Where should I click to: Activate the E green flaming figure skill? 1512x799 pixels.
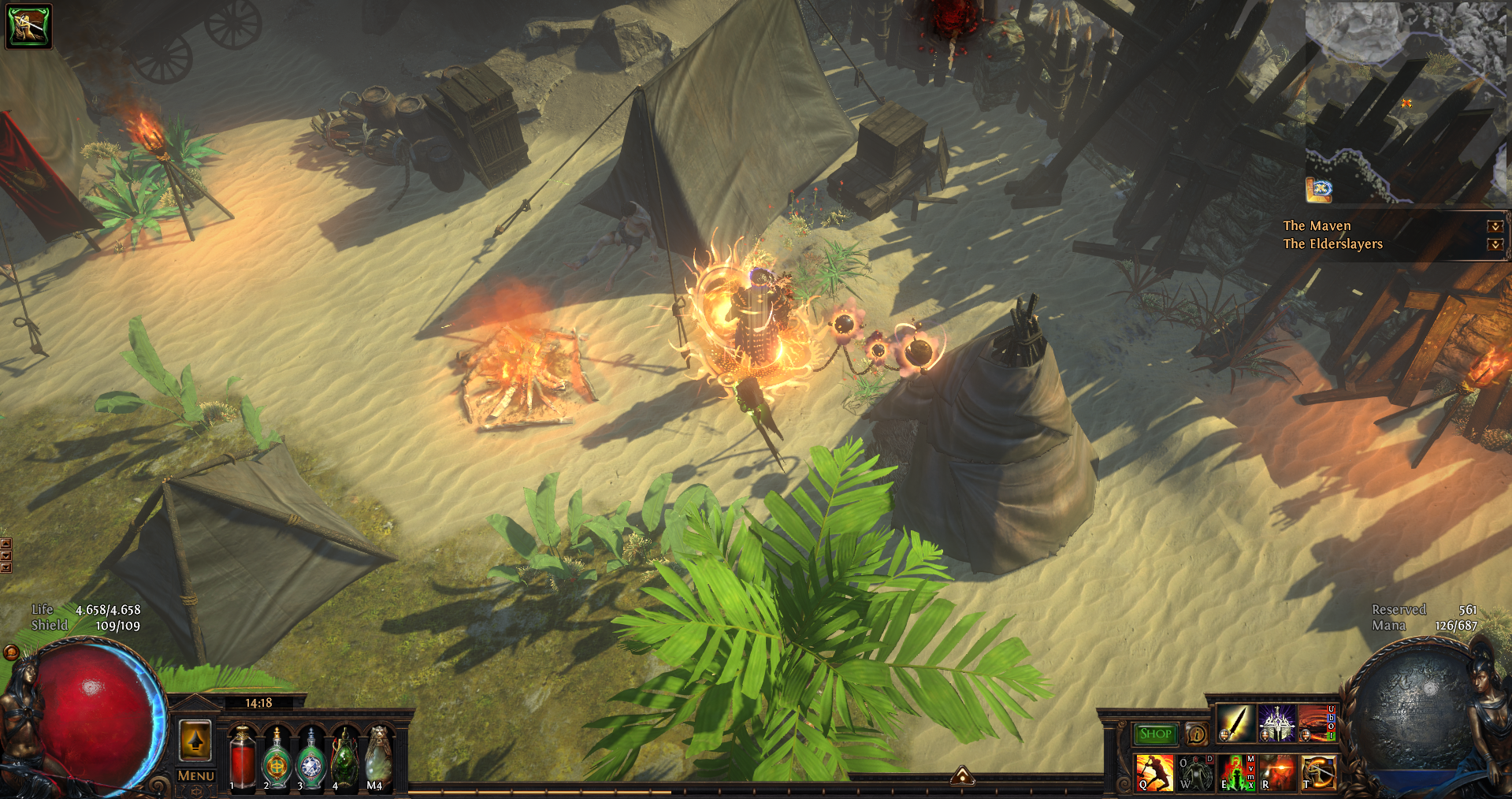coord(1236,772)
